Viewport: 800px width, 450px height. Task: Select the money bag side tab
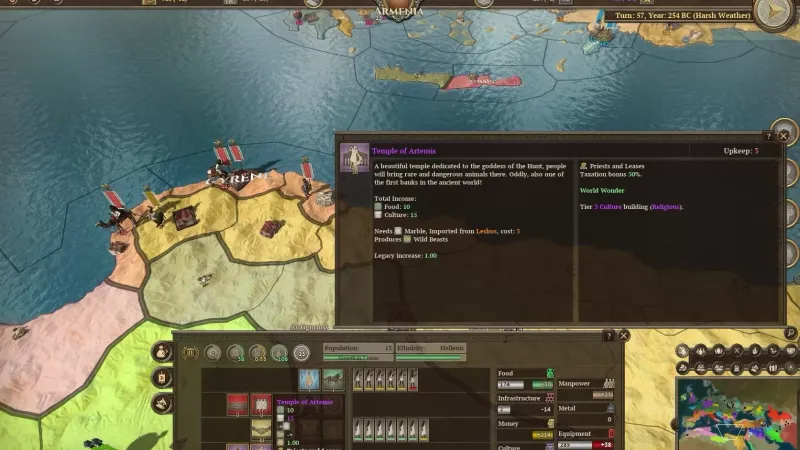[x=162, y=352]
